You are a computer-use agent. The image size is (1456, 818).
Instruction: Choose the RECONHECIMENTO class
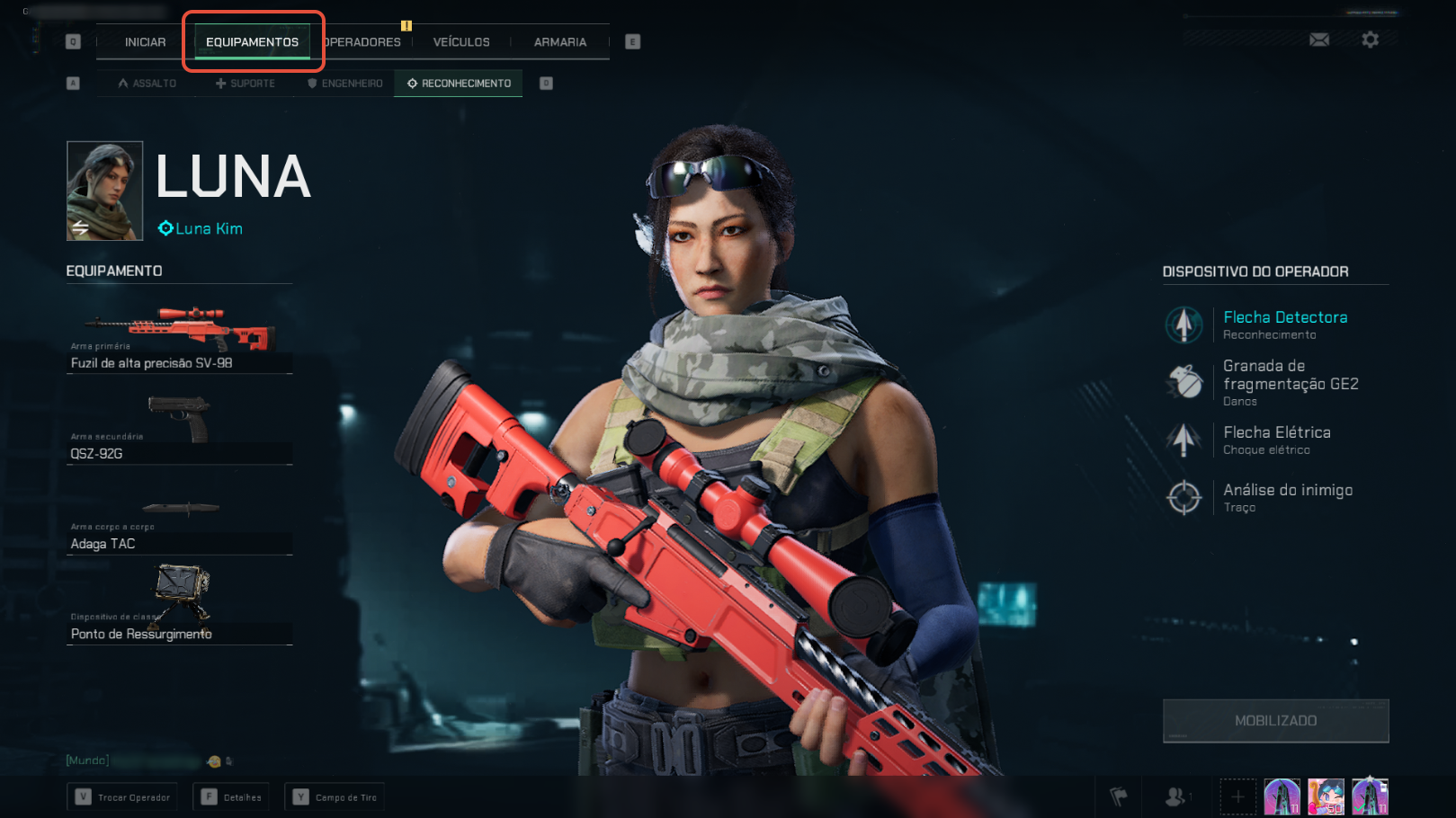pyautogui.click(x=459, y=84)
